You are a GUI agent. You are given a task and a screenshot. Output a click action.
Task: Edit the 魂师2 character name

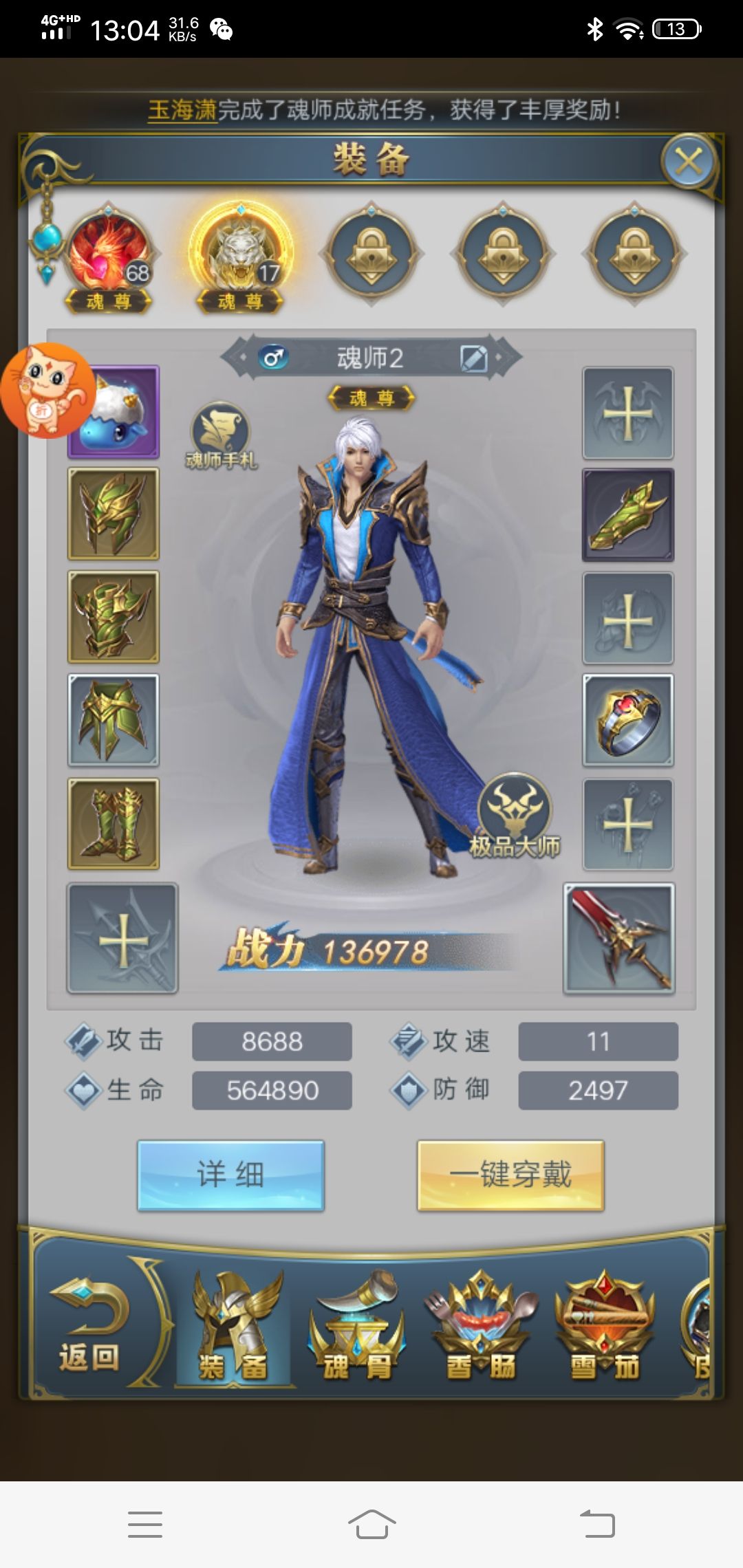click(x=474, y=358)
